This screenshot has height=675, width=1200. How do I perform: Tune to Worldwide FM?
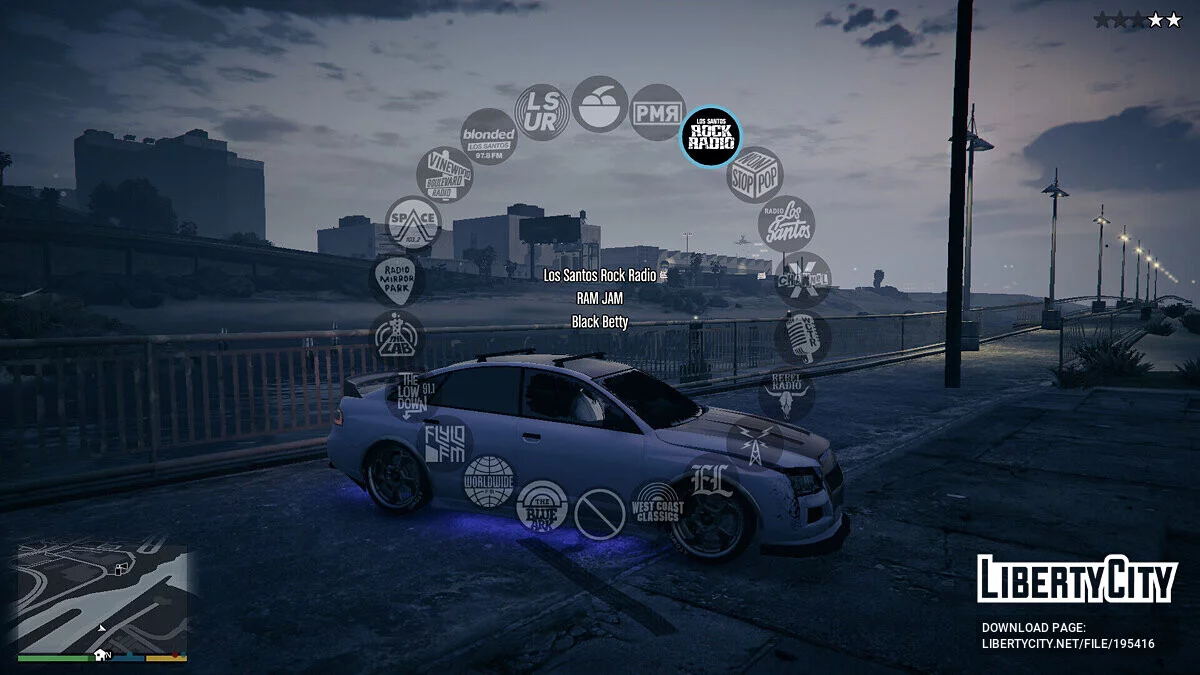(489, 482)
